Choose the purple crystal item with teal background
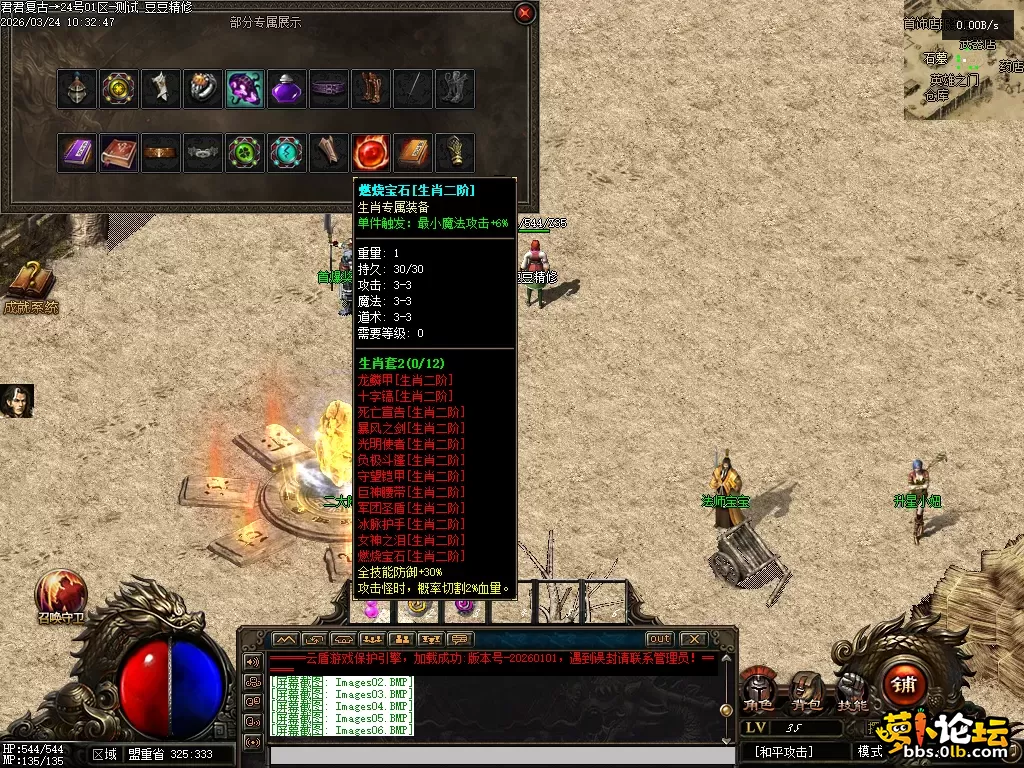 coord(245,89)
